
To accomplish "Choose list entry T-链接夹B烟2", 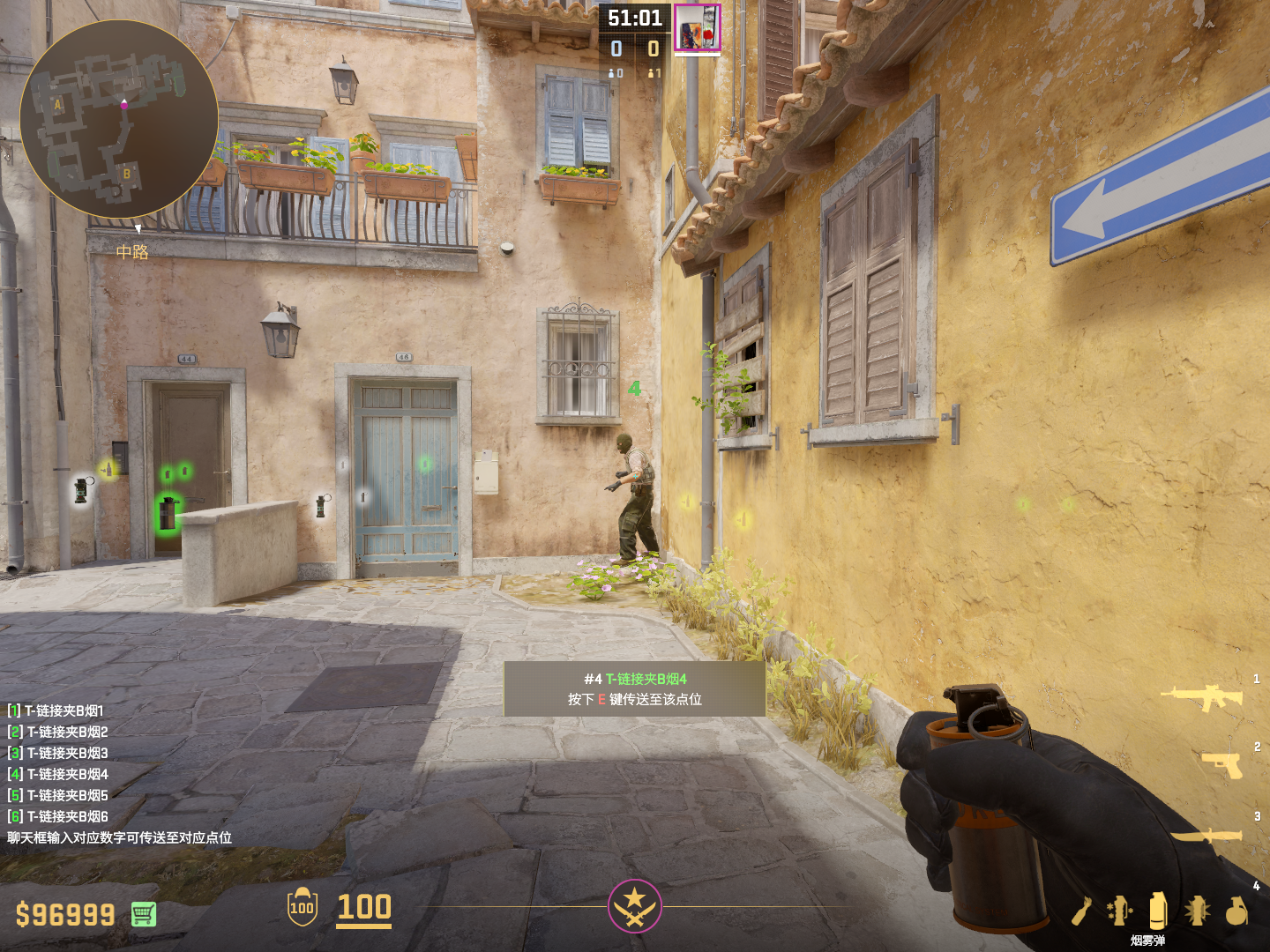I will [x=58, y=732].
